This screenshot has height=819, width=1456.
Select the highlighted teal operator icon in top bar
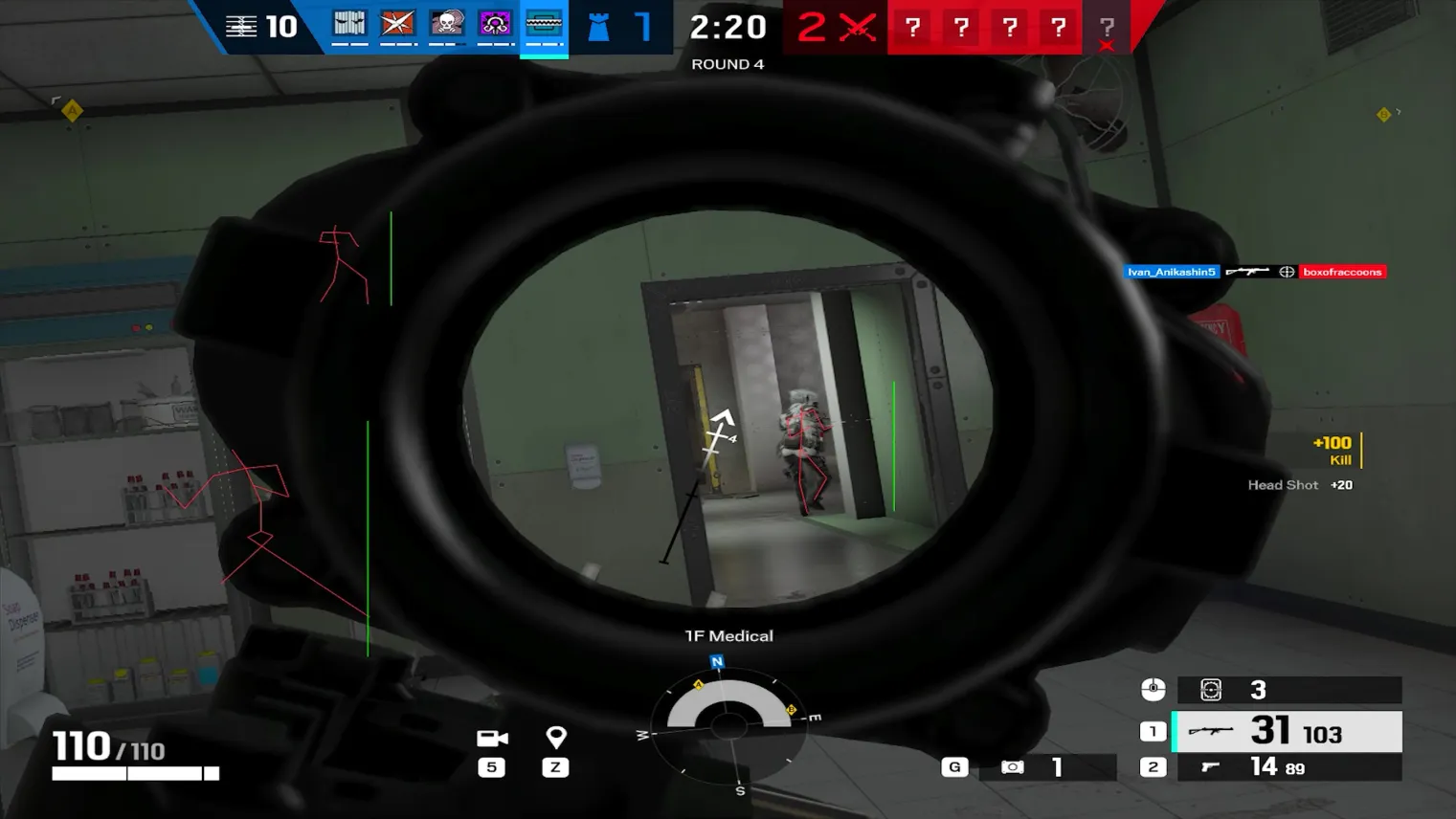click(x=544, y=25)
